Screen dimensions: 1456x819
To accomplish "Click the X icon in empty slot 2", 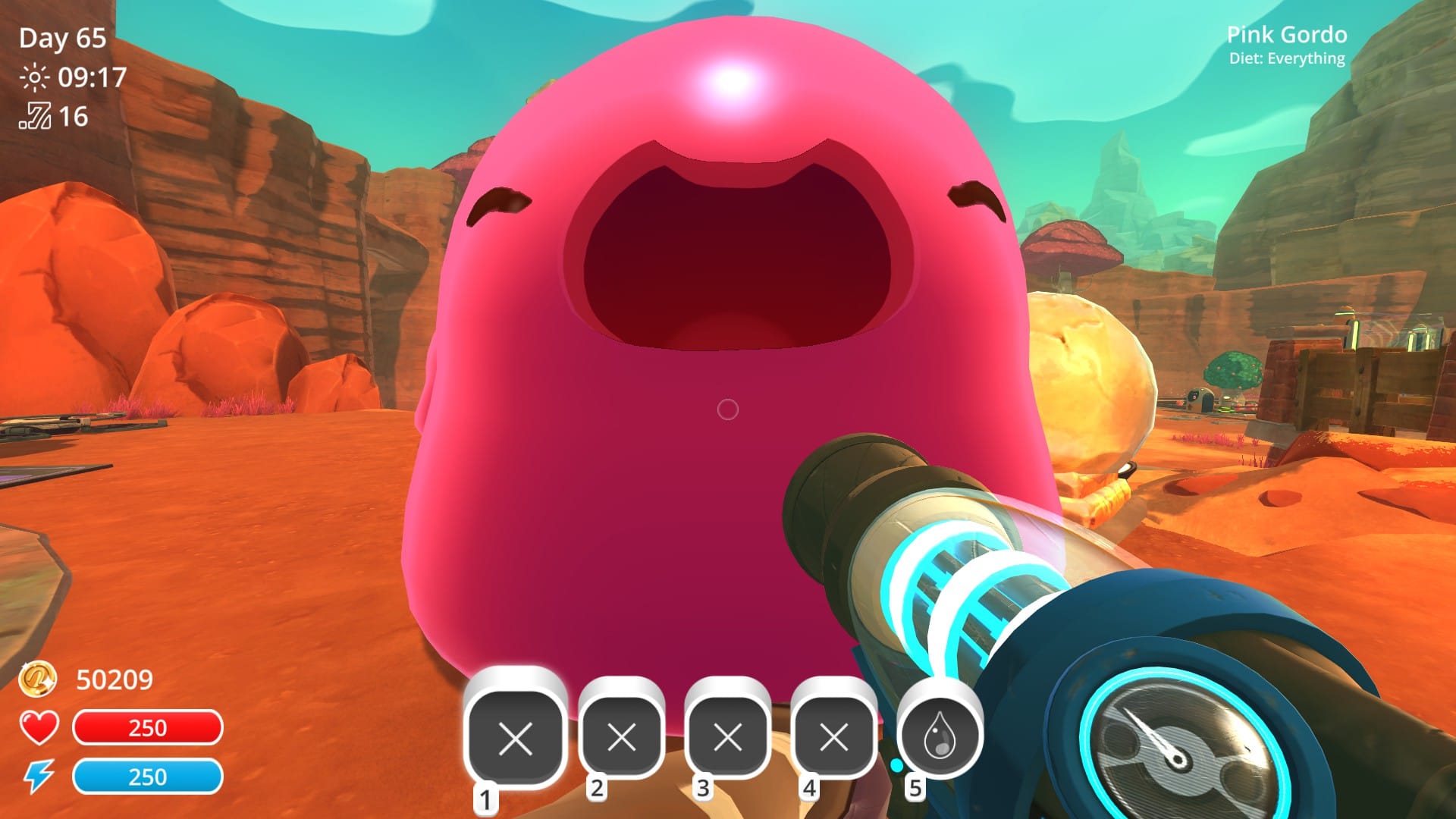I will click(x=623, y=736).
